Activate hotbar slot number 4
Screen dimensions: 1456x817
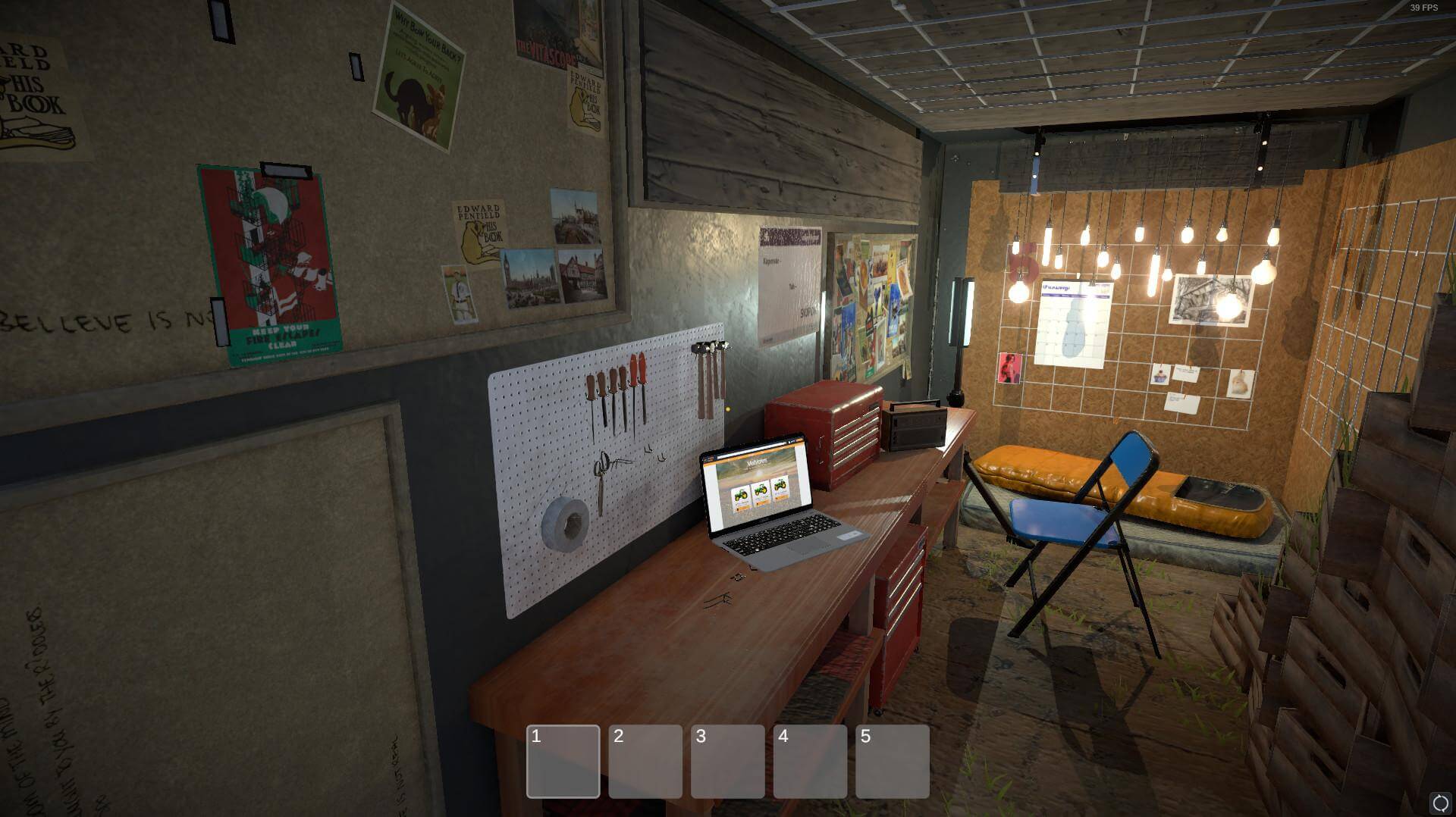coord(810,761)
